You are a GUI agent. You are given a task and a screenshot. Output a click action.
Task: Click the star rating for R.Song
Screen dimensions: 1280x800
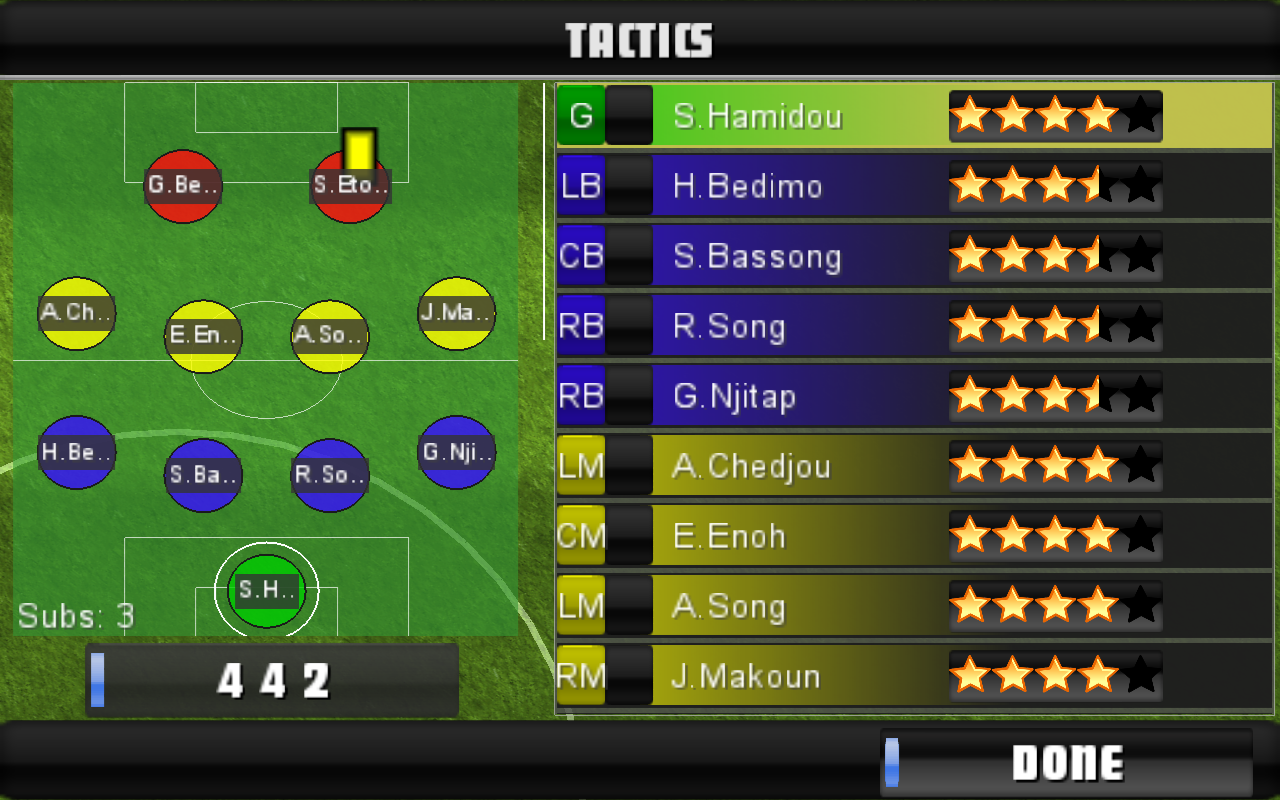click(x=1055, y=326)
